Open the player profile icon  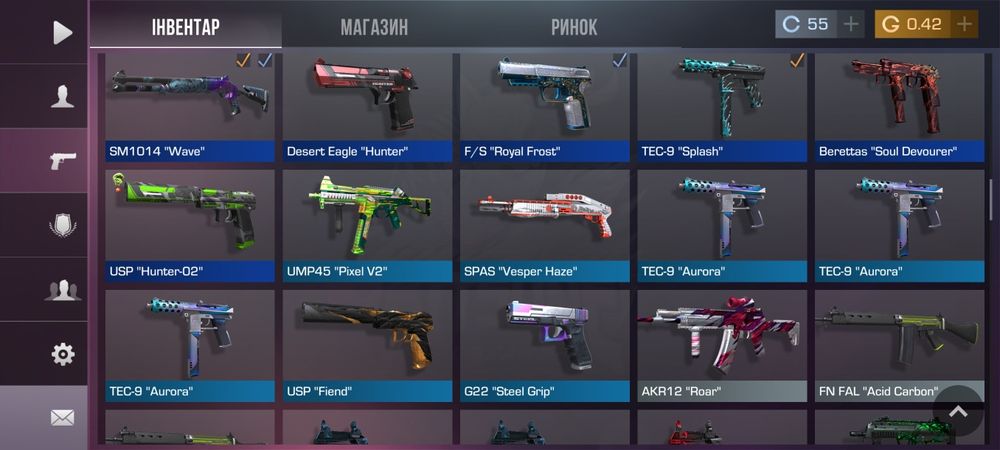coord(62,96)
